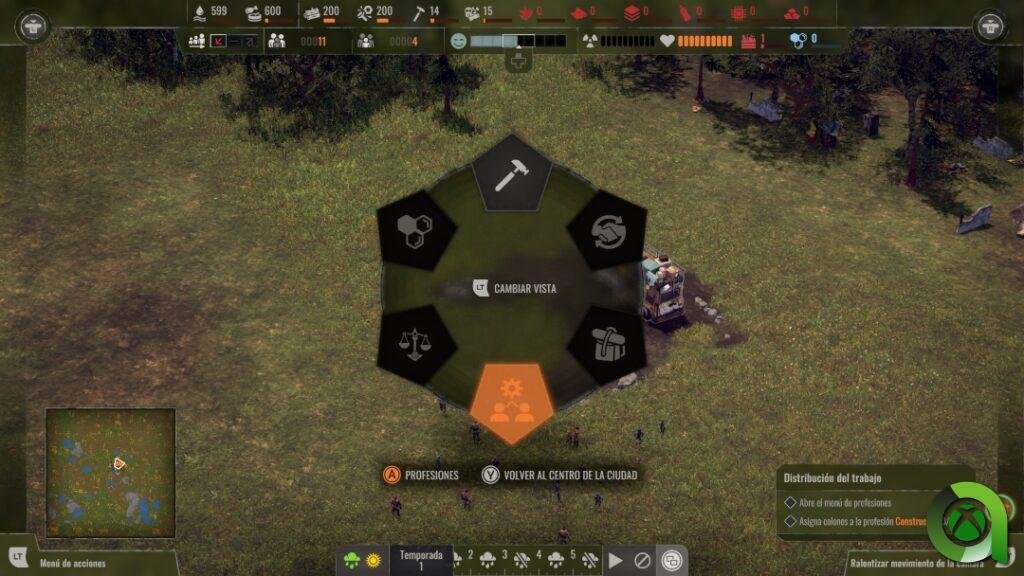Image resolution: width=1024 pixels, height=576 pixels.
Task: Click the minimap
Action: (x=110, y=471)
